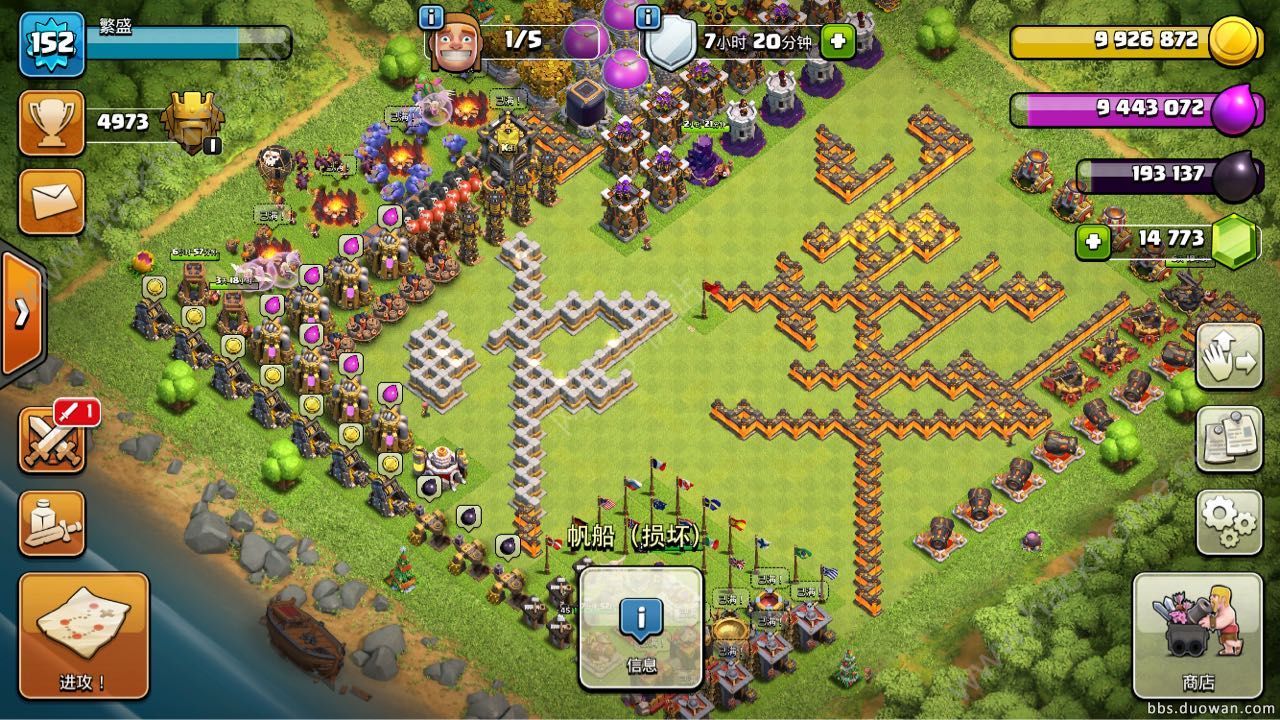
Task: Add more gems with the plus button
Action: [x=1094, y=241]
